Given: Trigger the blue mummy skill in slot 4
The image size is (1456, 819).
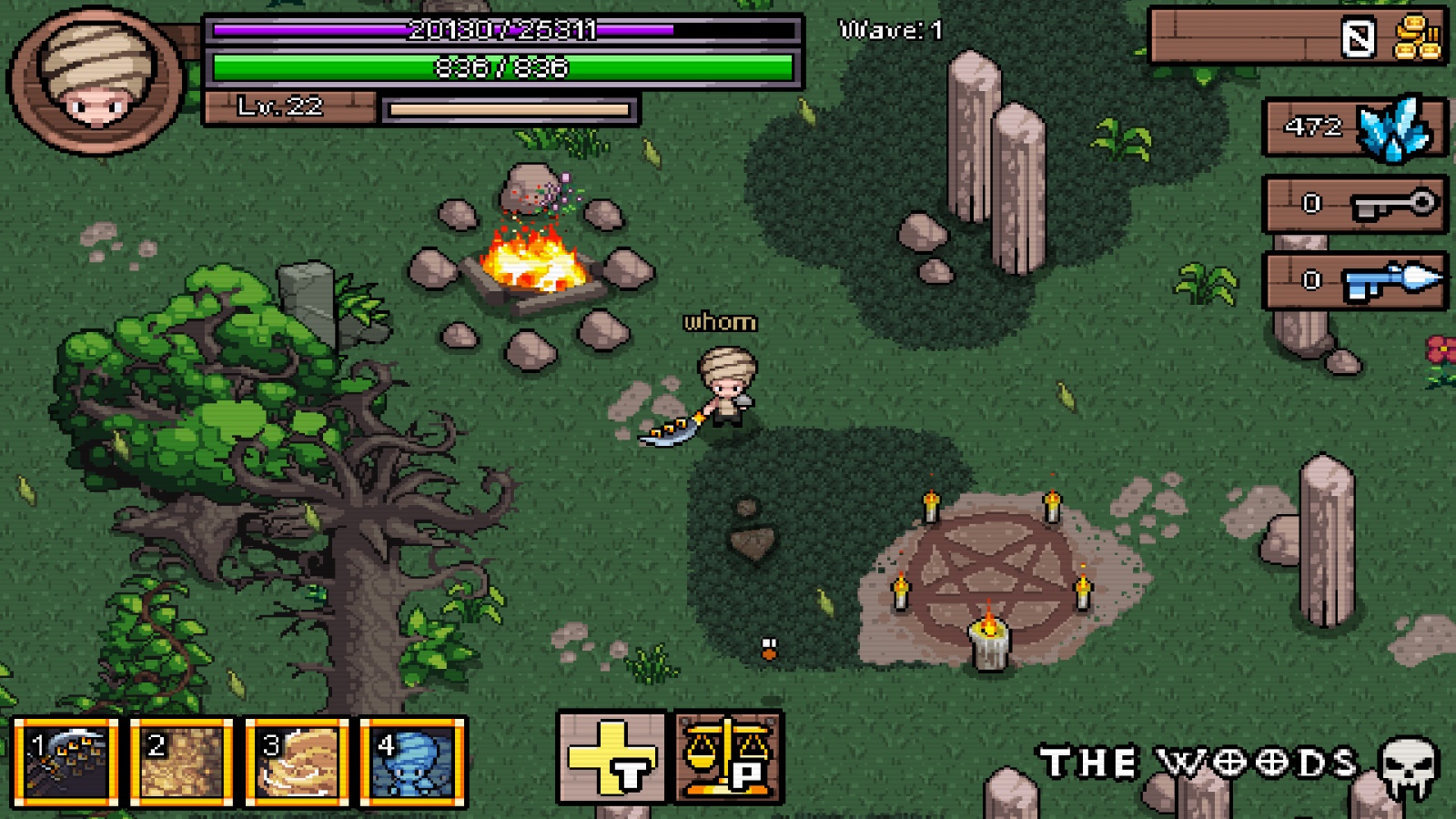Looking at the screenshot, I should 413,763.
